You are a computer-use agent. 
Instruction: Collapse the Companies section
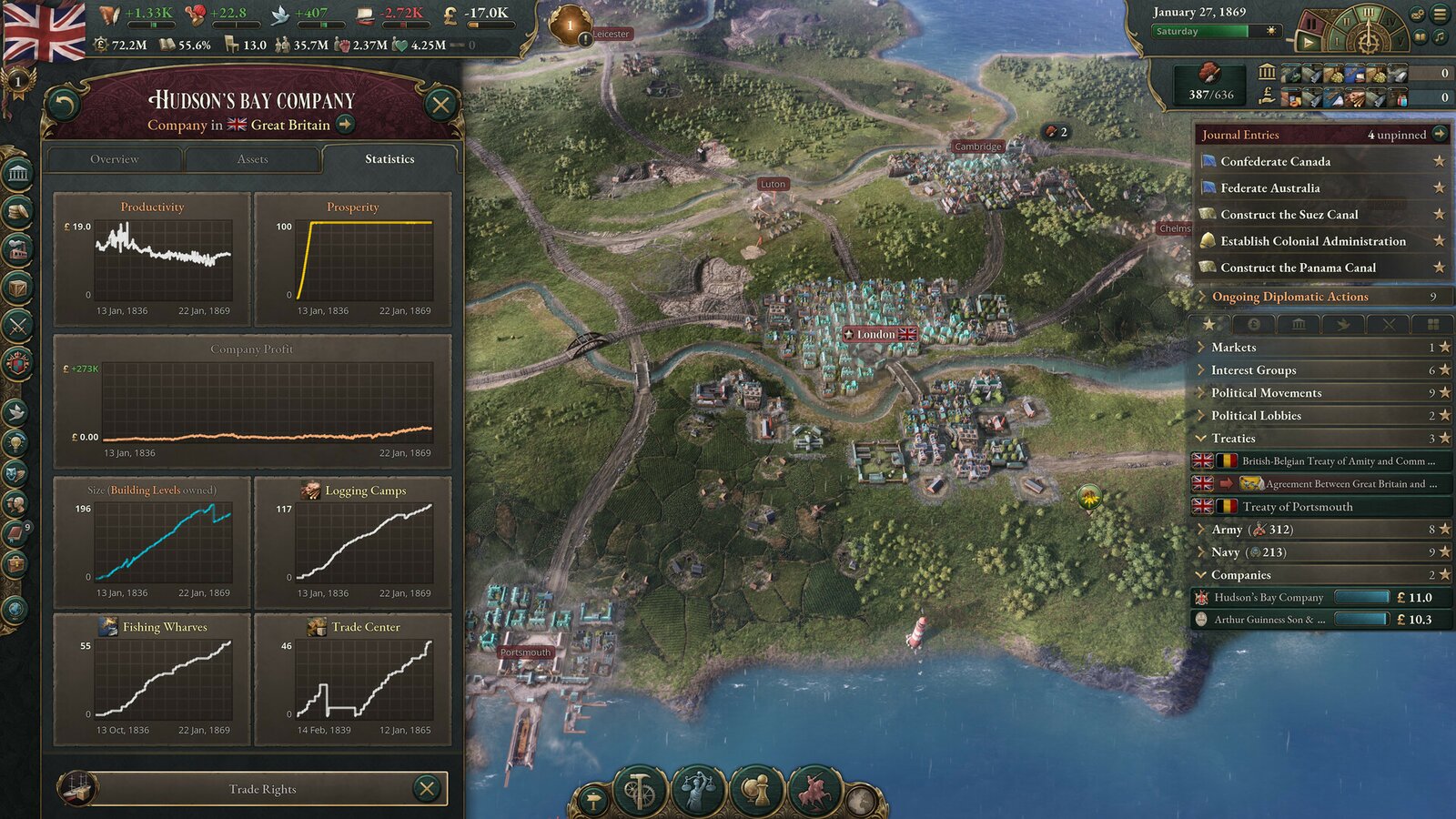click(1203, 575)
